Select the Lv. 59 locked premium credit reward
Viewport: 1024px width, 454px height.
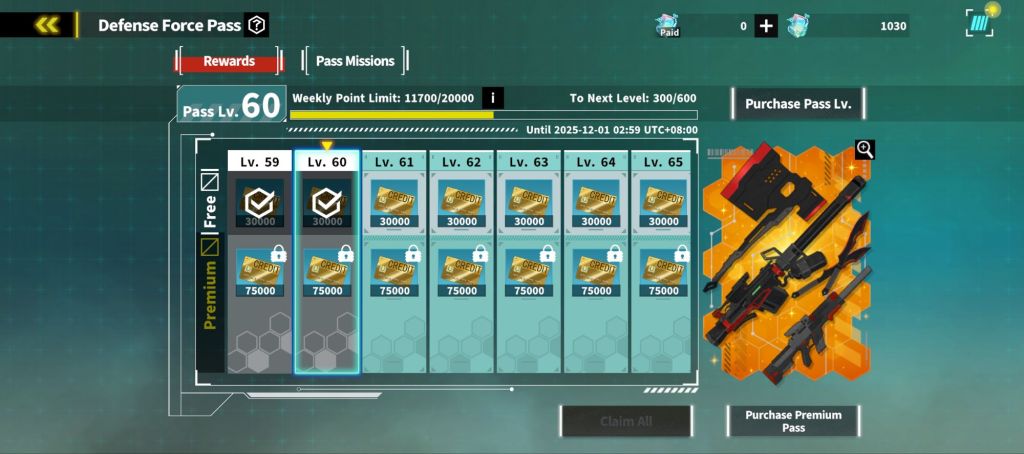point(260,272)
